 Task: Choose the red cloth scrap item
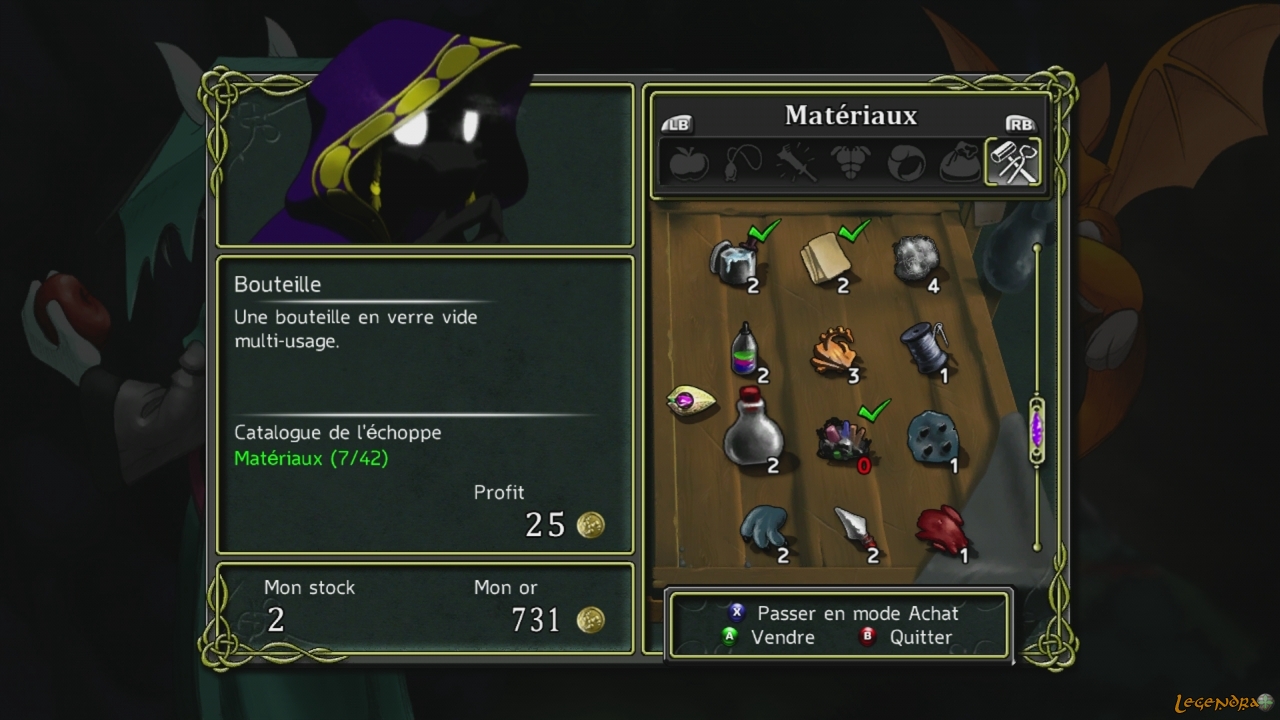tap(940, 526)
